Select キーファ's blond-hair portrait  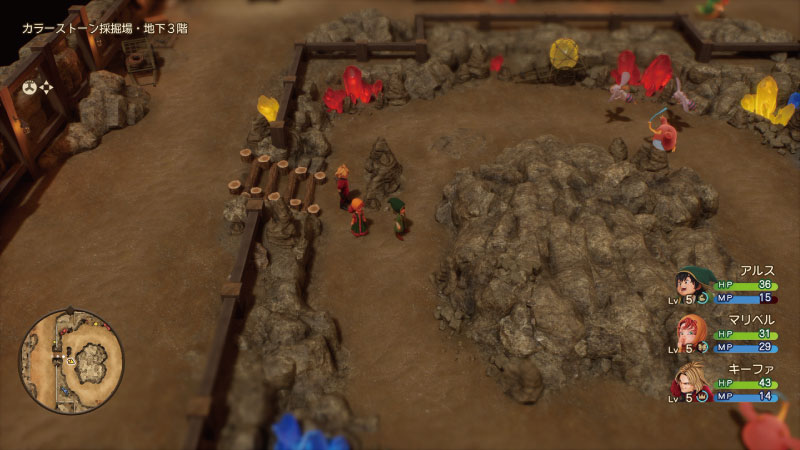point(692,382)
